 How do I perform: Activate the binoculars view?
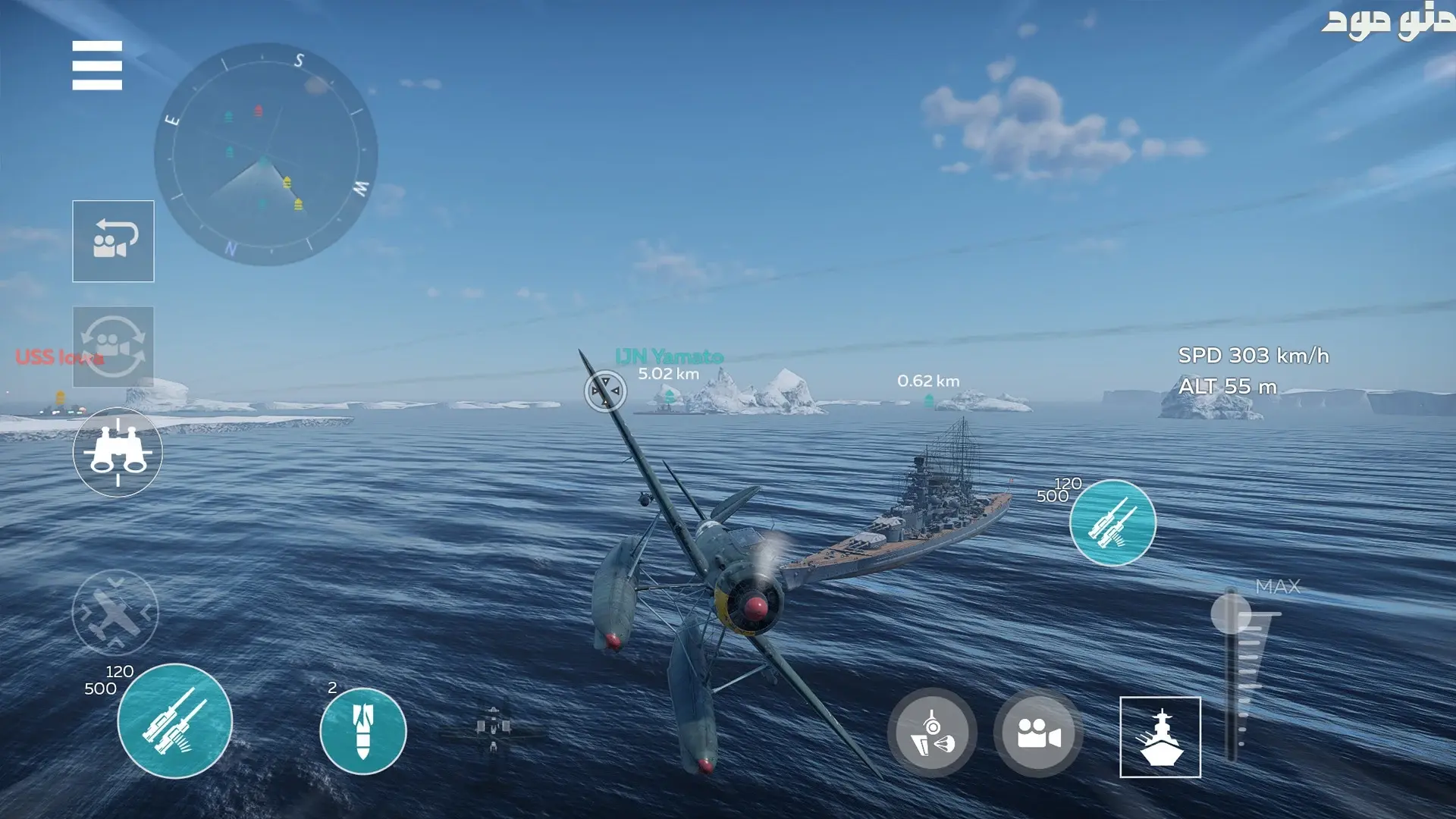click(x=118, y=453)
